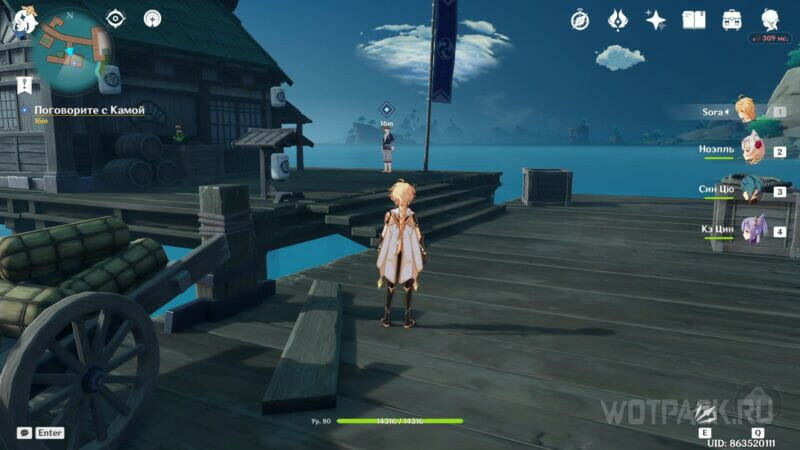
Task: Open the character screen head icon
Action: click(x=770, y=19)
